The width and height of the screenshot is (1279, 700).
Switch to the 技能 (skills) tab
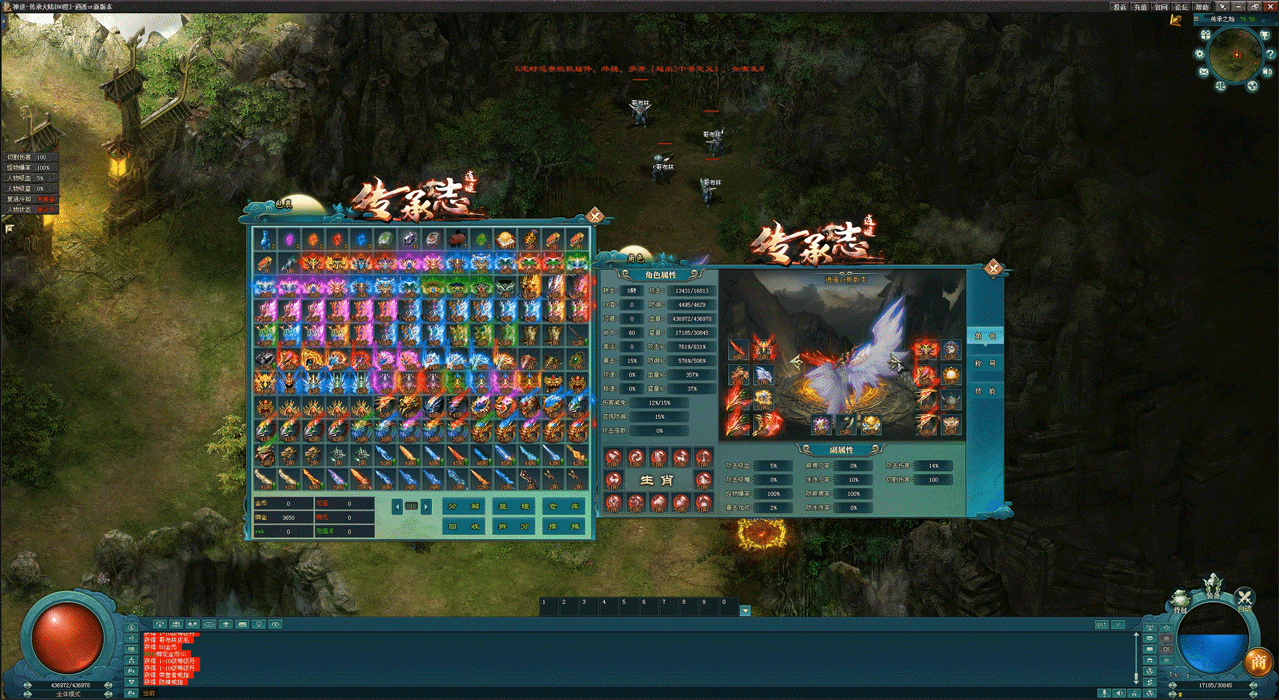click(984, 390)
